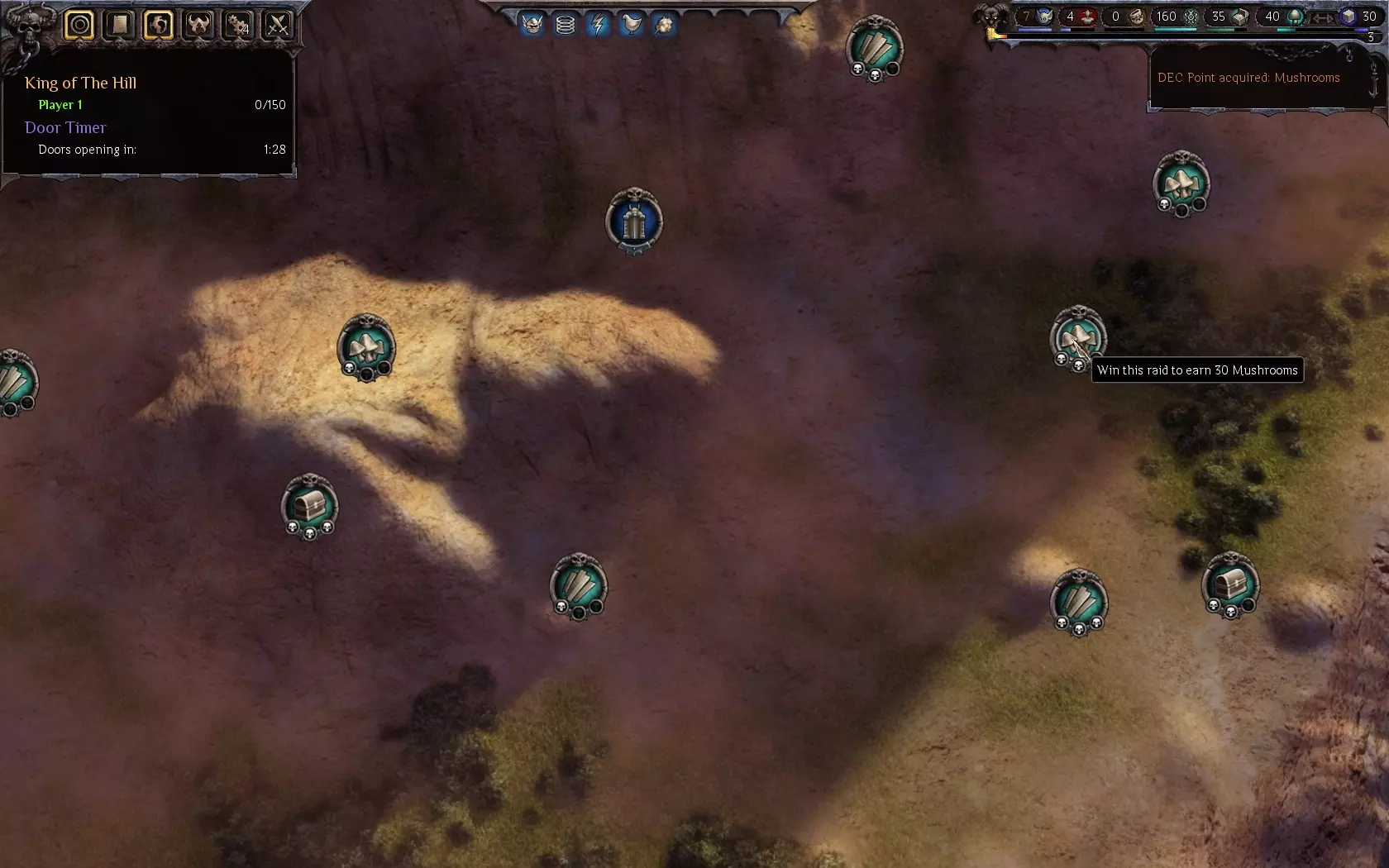Select the crossed swords toolbar button
This screenshot has height=868, width=1389.
coord(278,25)
